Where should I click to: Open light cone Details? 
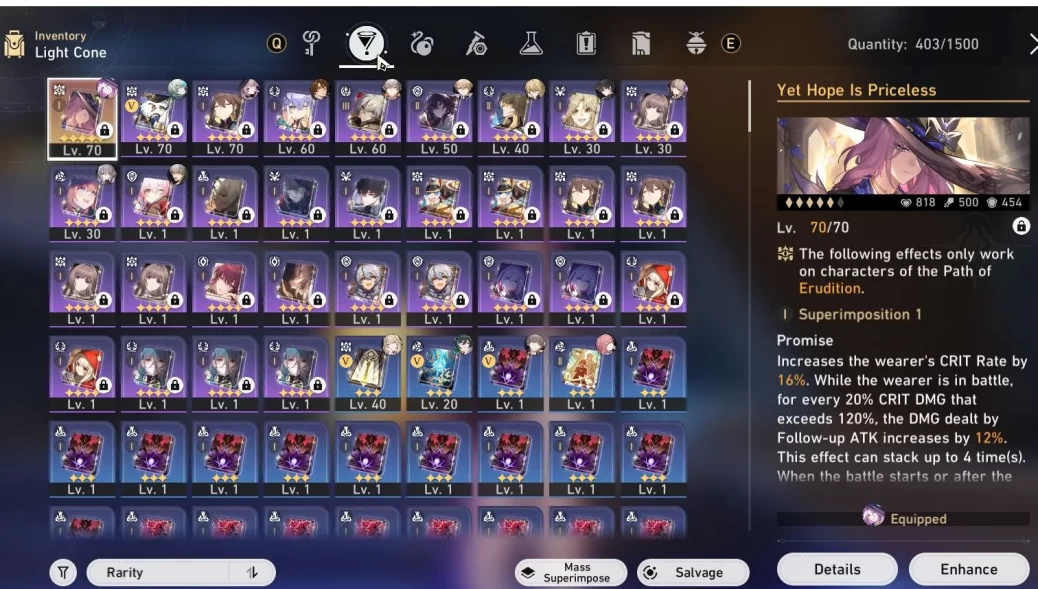tap(836, 569)
